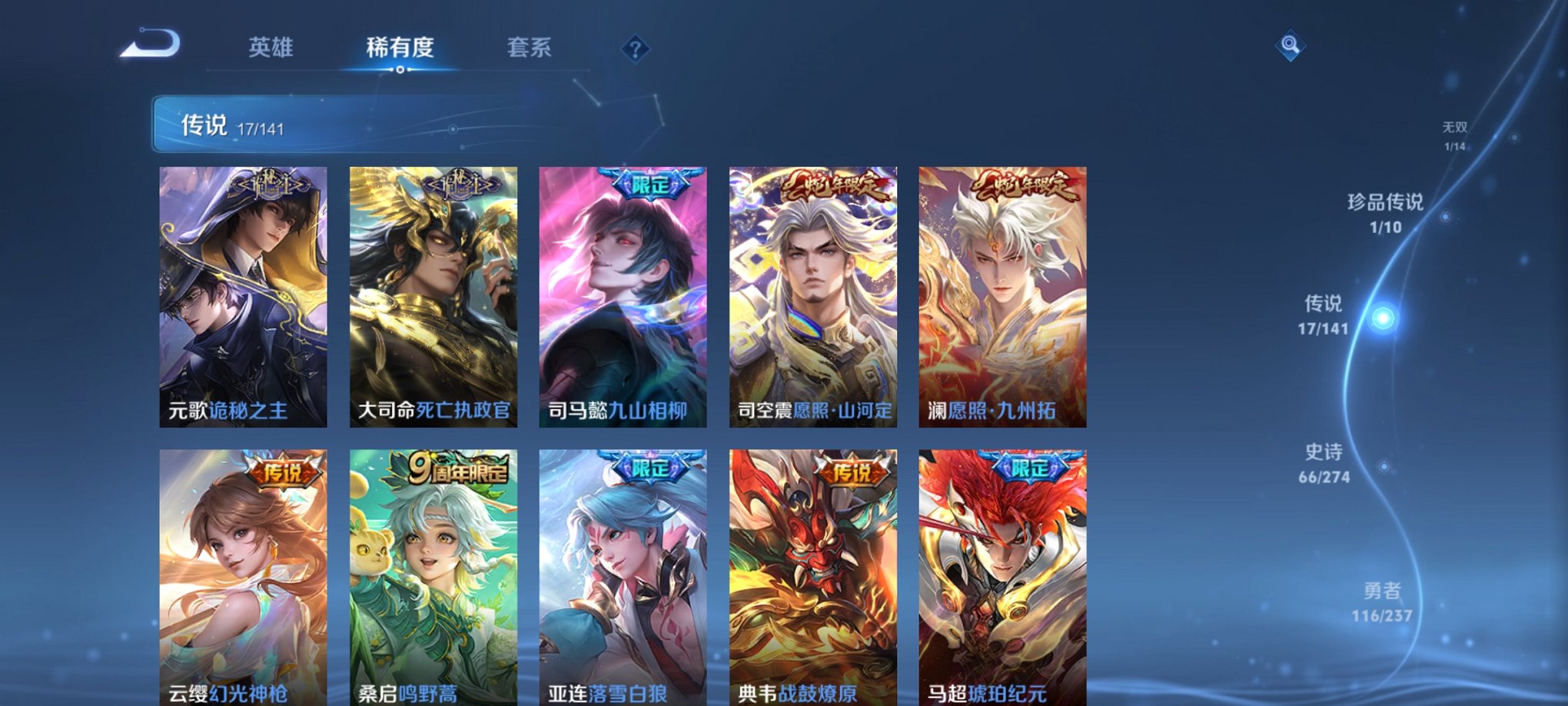Open the help question mark icon
The image size is (1568, 706).
coord(635,48)
